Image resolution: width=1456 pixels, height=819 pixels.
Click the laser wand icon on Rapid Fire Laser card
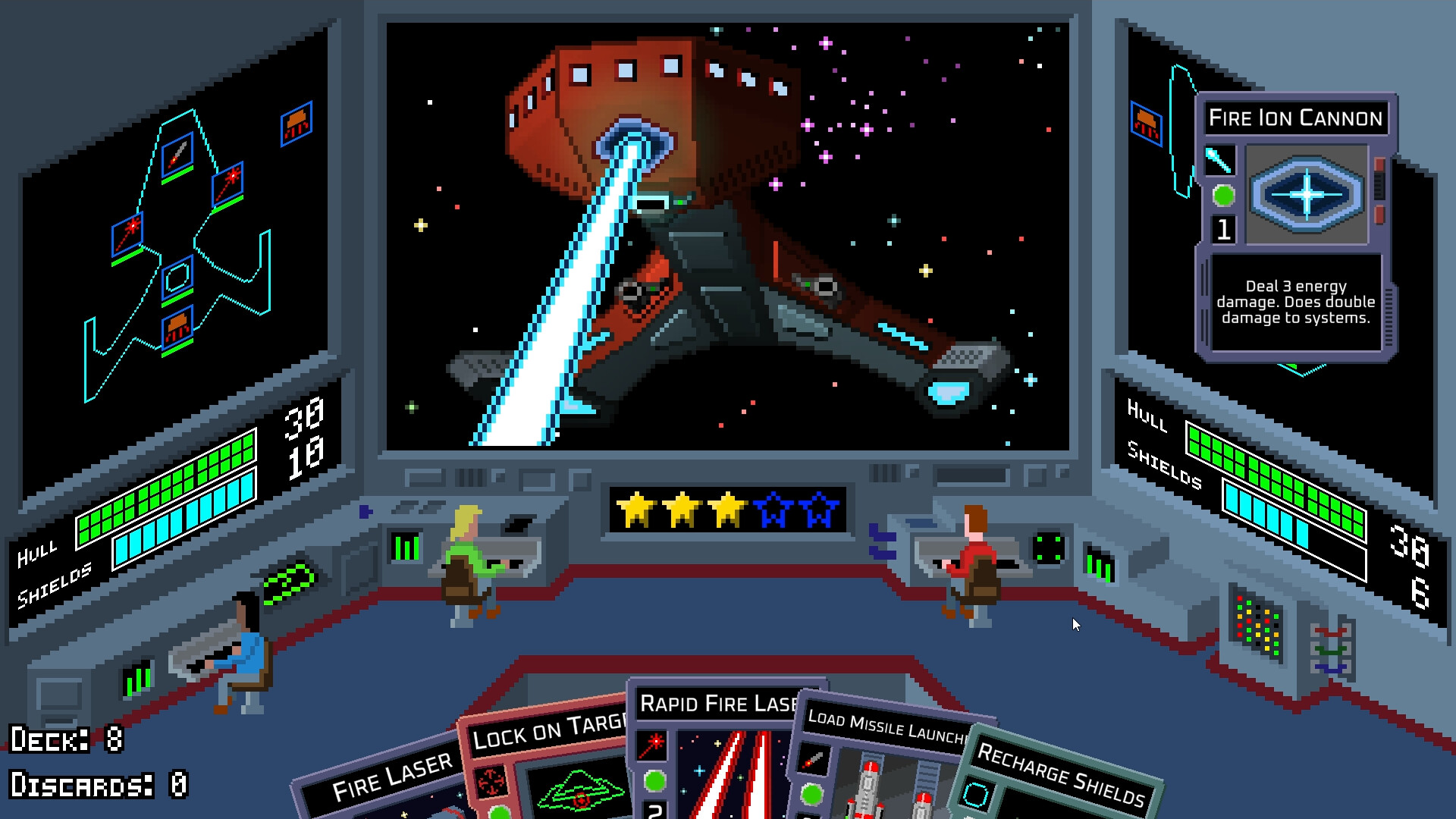[x=651, y=746]
